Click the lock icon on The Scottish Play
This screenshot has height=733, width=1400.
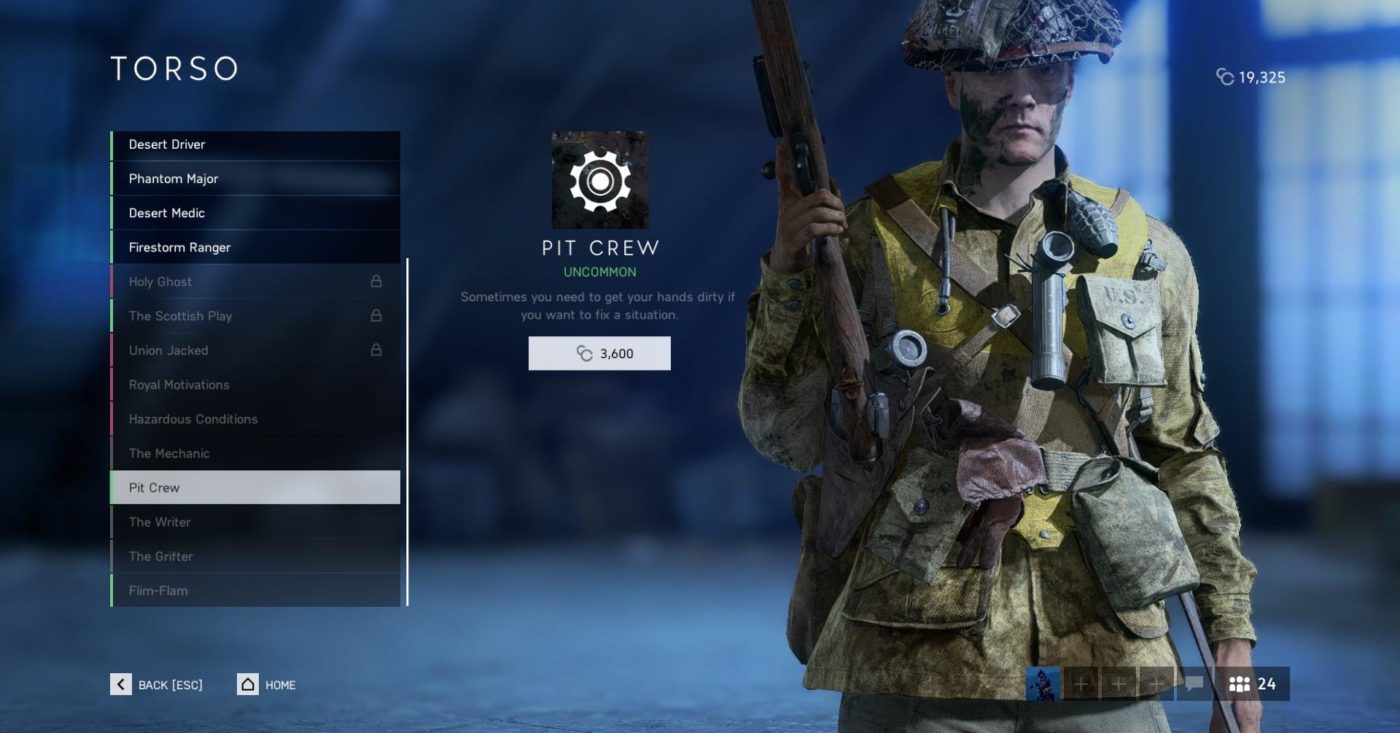pyautogui.click(x=377, y=316)
